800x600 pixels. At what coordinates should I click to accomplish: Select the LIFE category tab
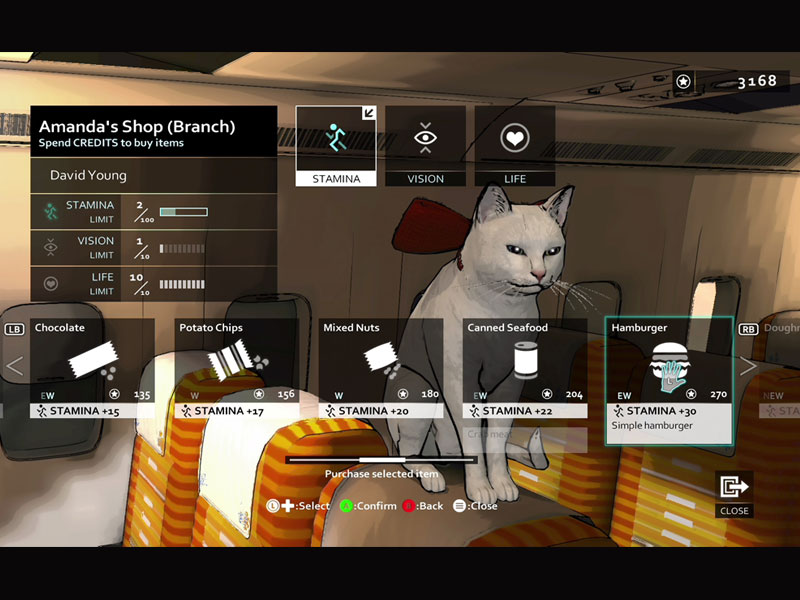(x=515, y=146)
